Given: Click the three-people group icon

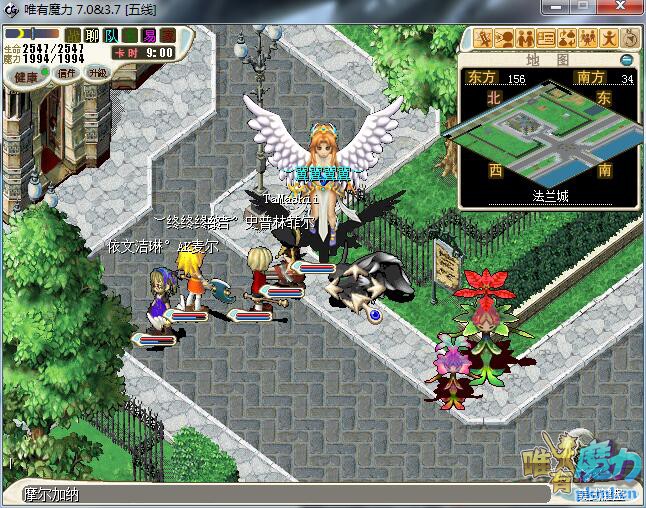Looking at the screenshot, I should click(586, 39).
